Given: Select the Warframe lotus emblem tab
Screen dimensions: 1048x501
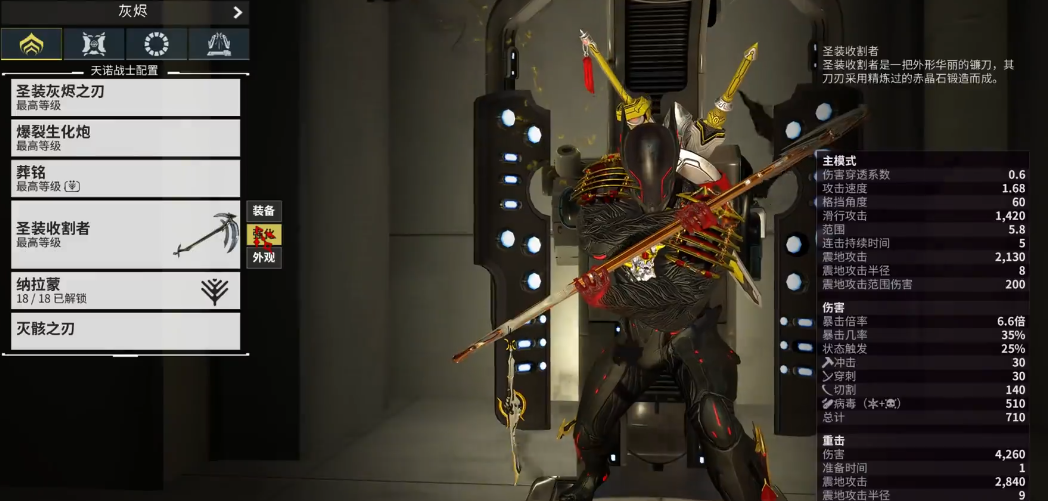Looking at the screenshot, I should (31, 44).
